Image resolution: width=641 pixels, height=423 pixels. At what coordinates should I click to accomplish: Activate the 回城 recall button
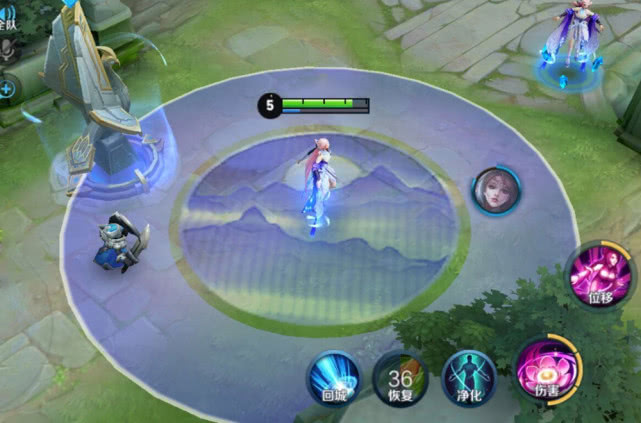(332, 379)
